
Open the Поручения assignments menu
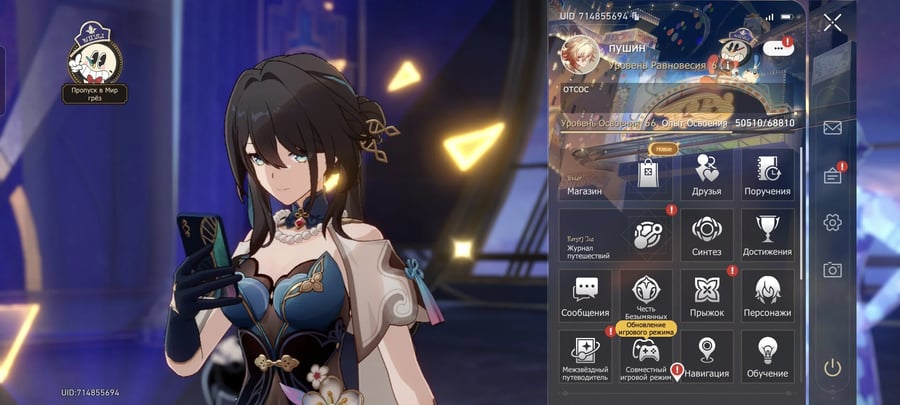point(768,175)
